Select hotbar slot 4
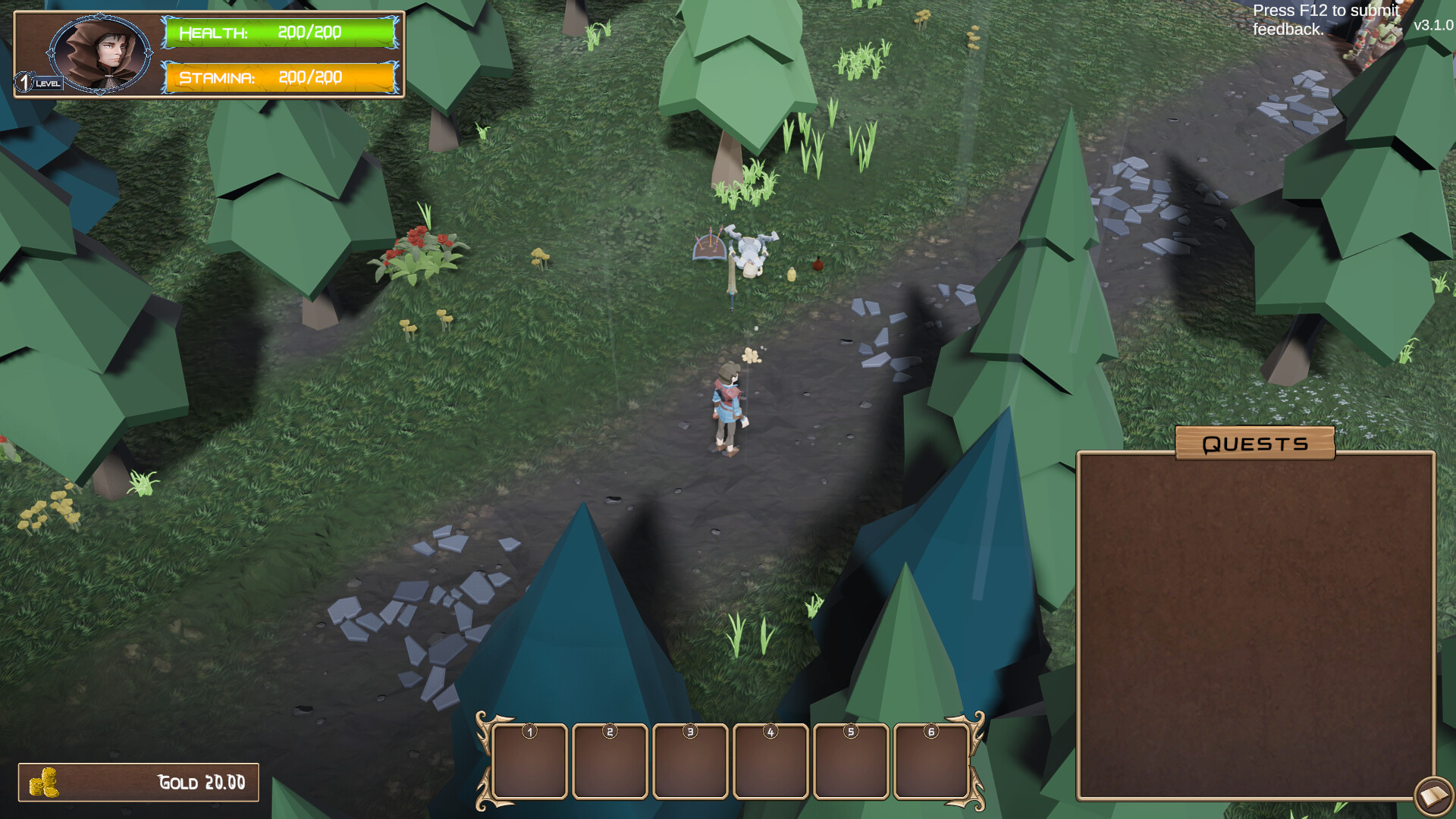Screen dimensions: 1456x819 click(x=771, y=761)
